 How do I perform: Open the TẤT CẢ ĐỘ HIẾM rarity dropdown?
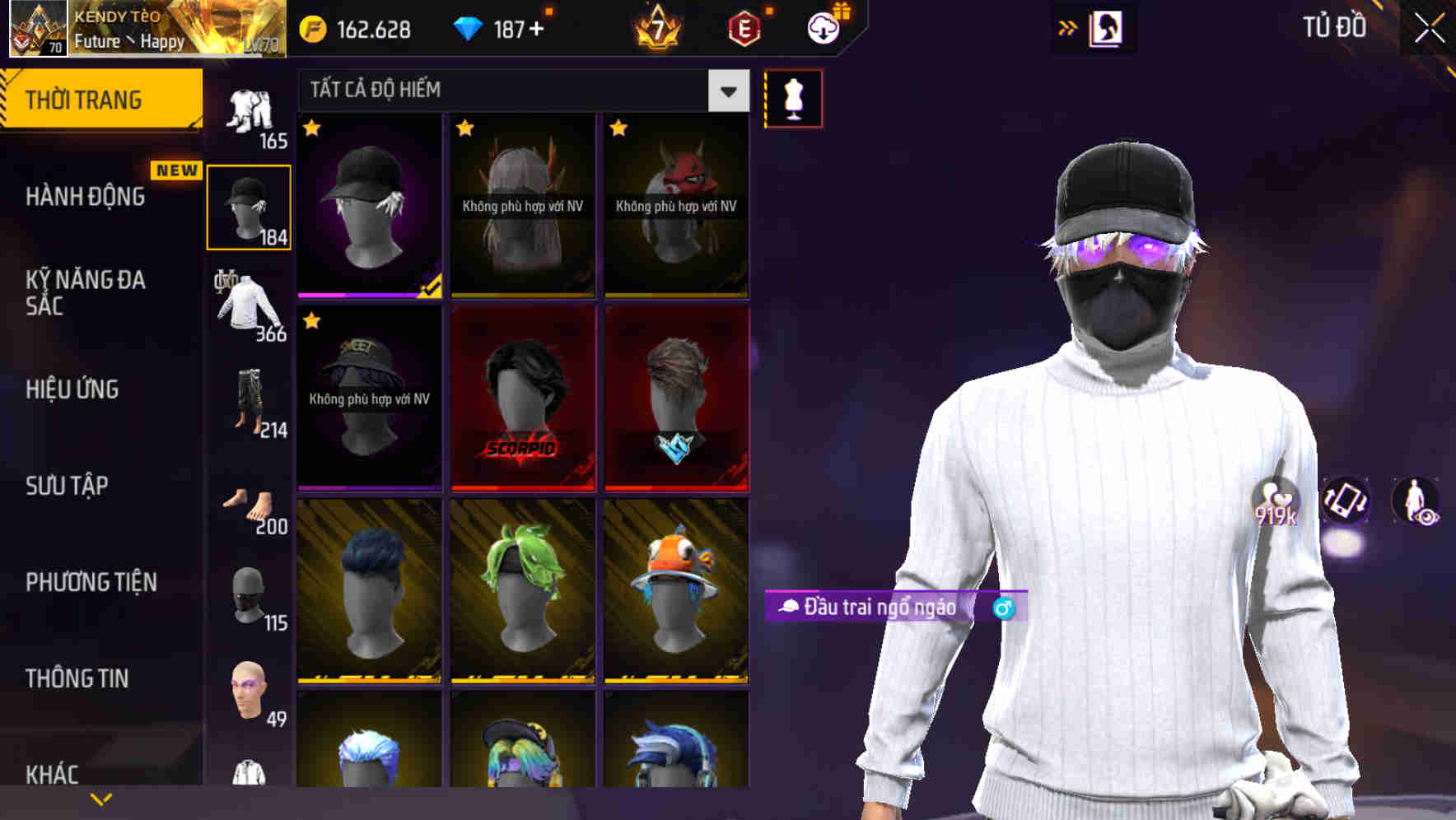(x=520, y=91)
